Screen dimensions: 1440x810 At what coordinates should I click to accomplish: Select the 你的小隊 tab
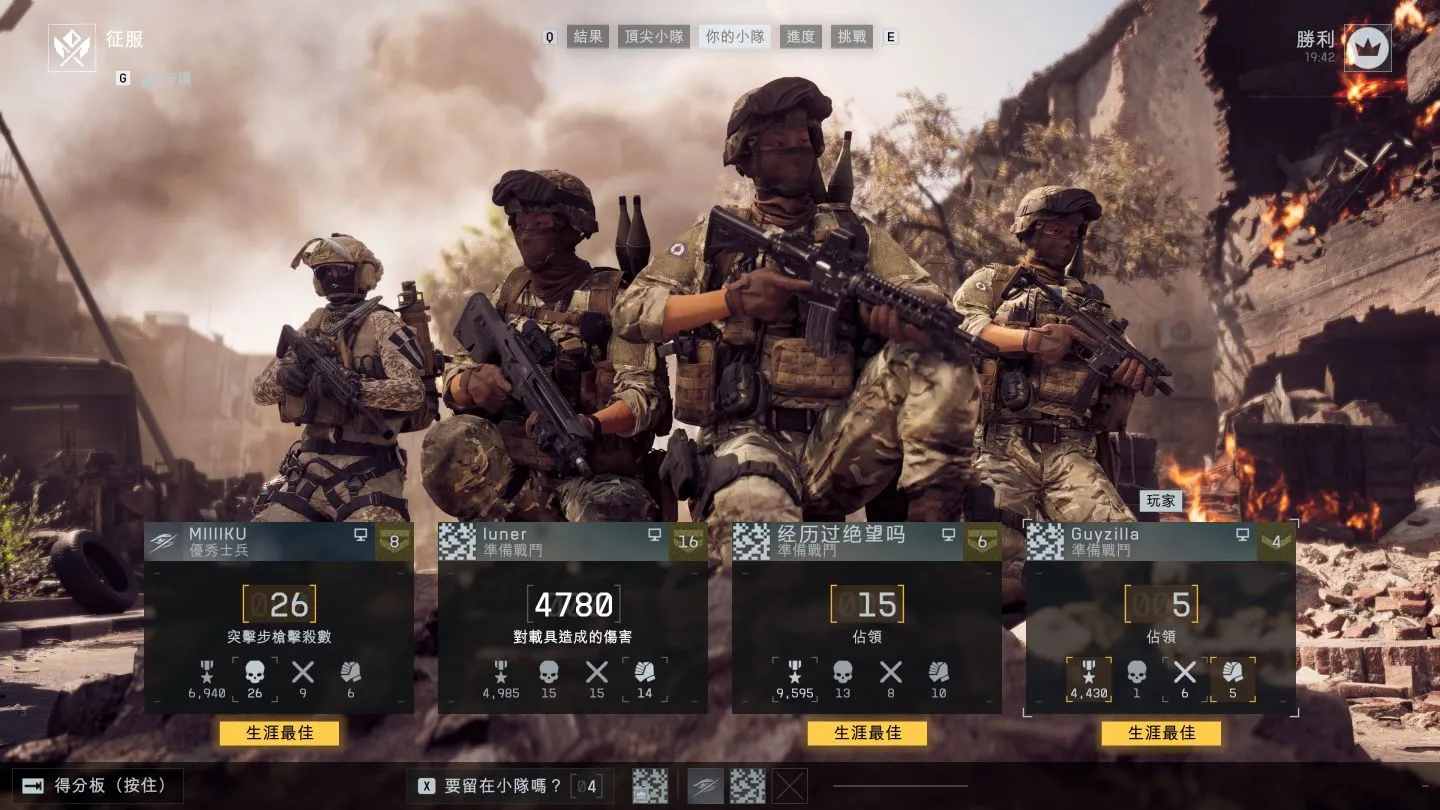(x=735, y=37)
